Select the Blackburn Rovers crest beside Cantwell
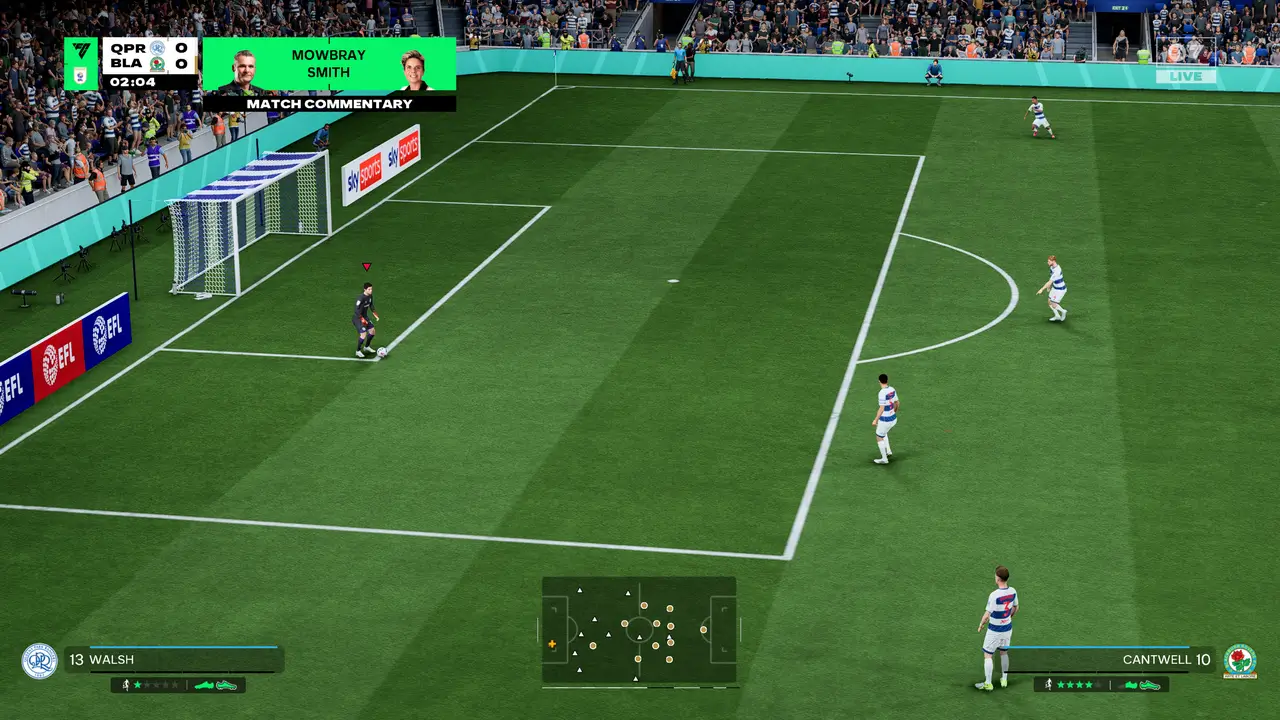1280x720 pixels. 1240,661
